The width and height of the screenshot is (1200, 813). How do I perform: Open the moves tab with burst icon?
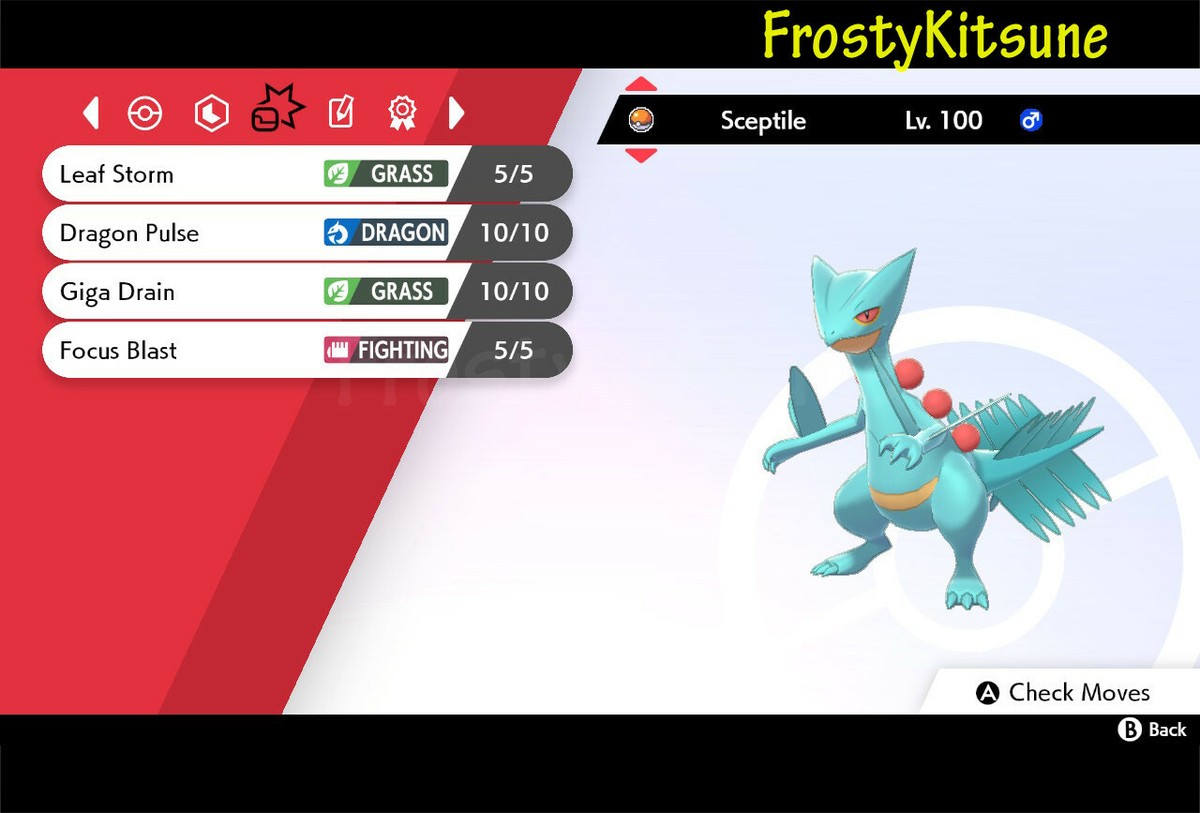[x=274, y=110]
